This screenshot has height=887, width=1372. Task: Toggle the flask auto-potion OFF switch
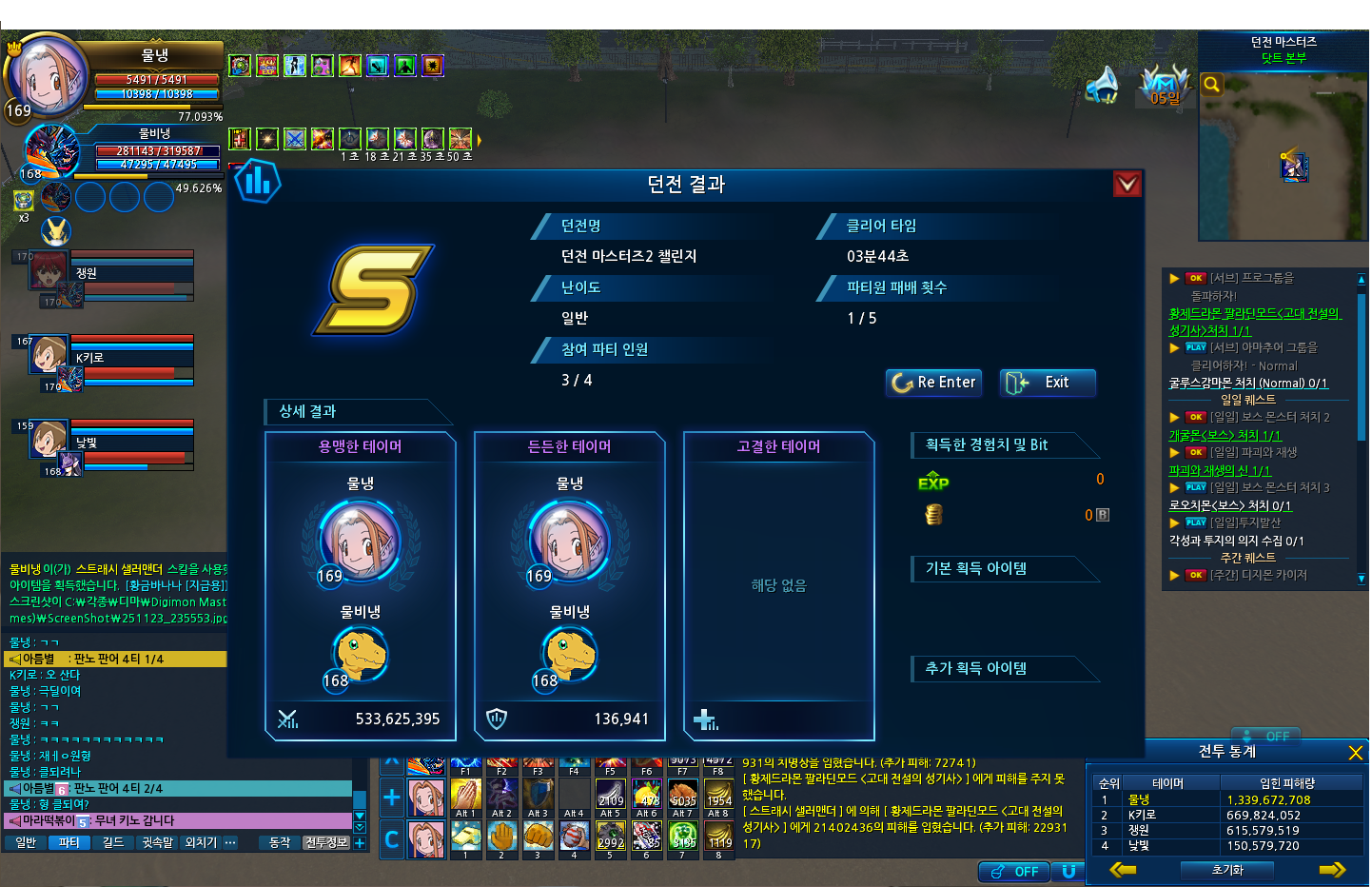tap(1014, 871)
